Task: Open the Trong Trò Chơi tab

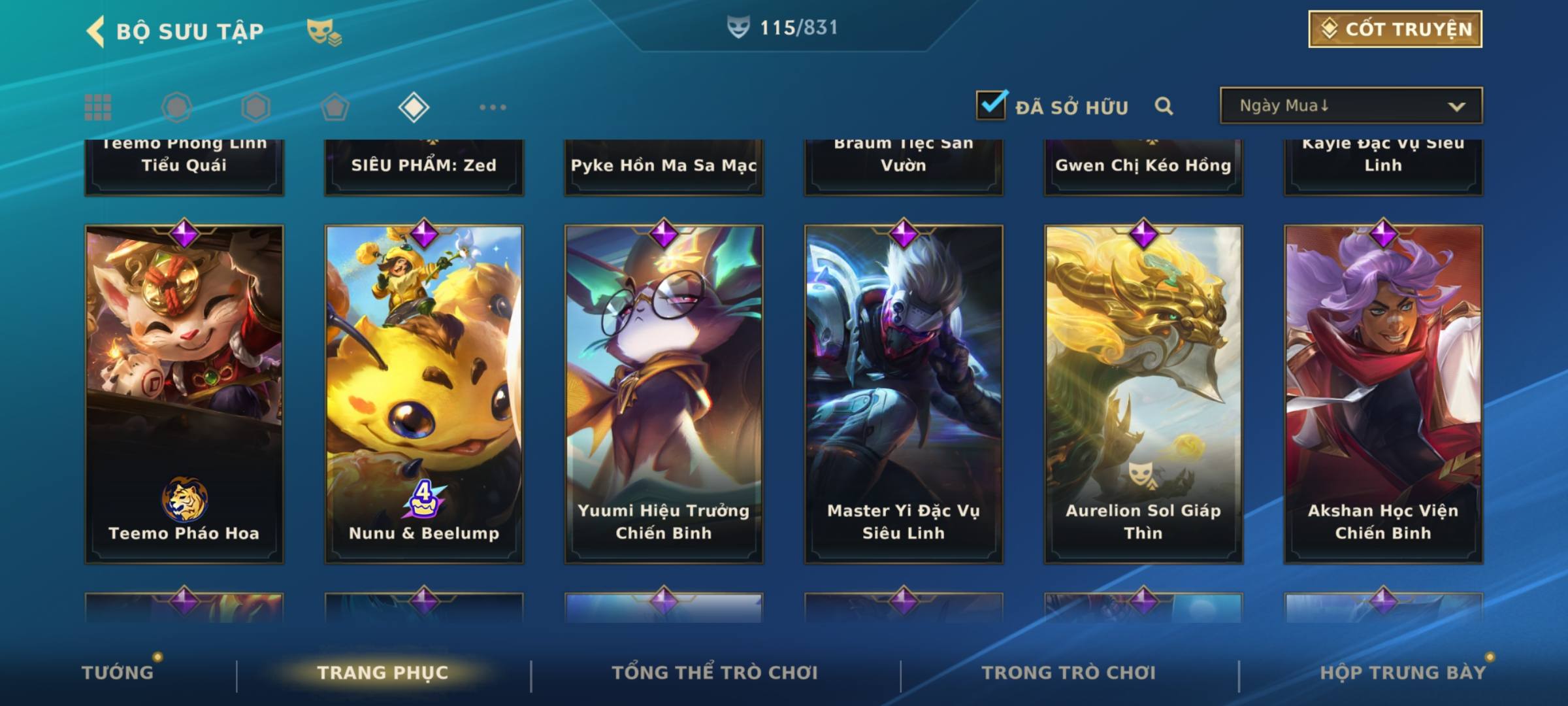Action: (x=1069, y=673)
